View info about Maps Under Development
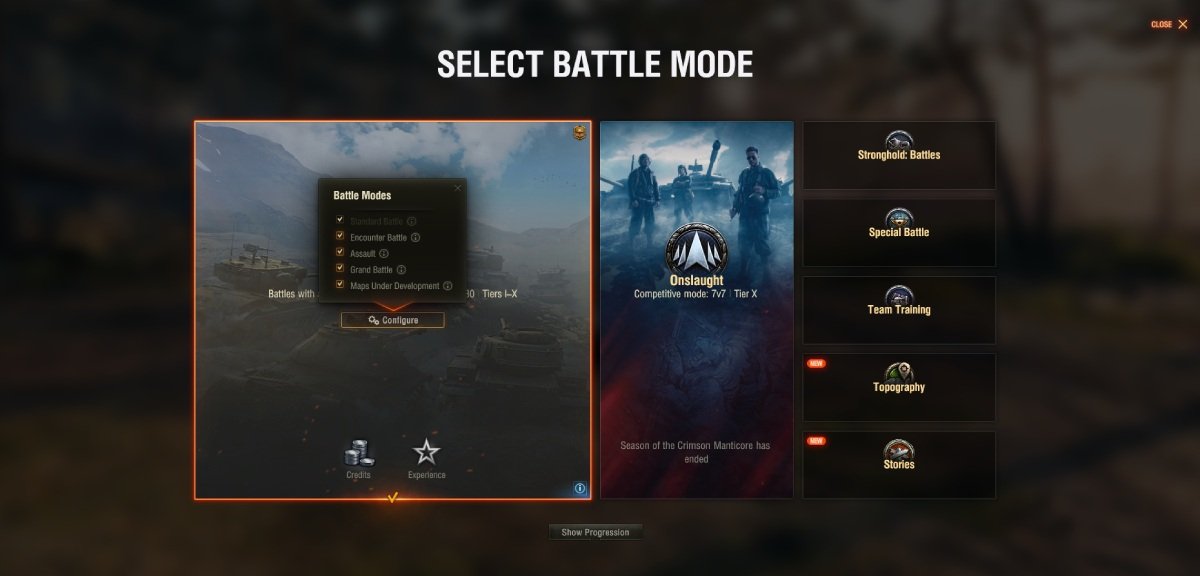Screen dimensions: 1200x576 (x=448, y=286)
